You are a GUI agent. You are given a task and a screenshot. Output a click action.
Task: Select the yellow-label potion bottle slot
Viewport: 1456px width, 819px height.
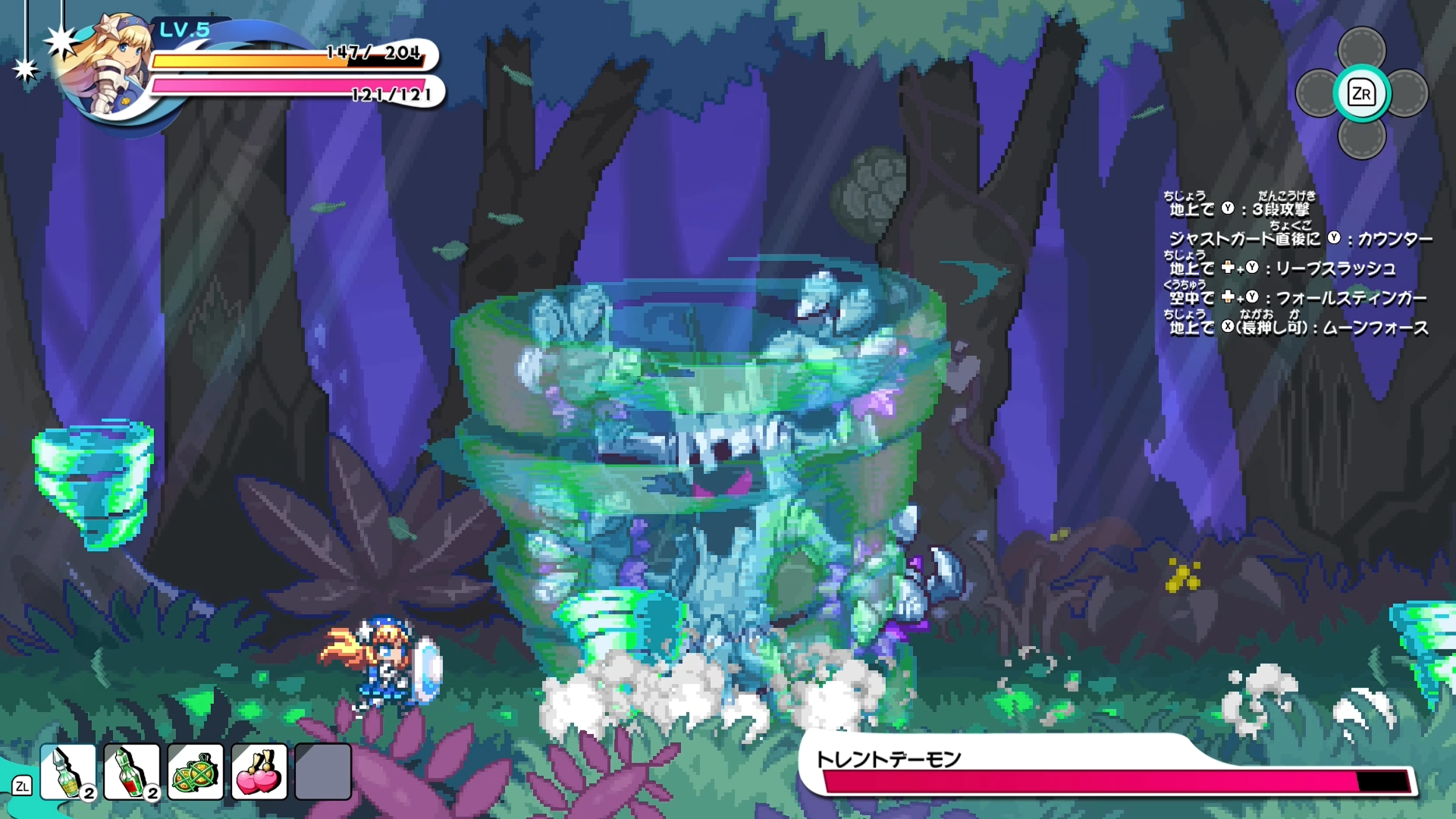click(x=68, y=772)
